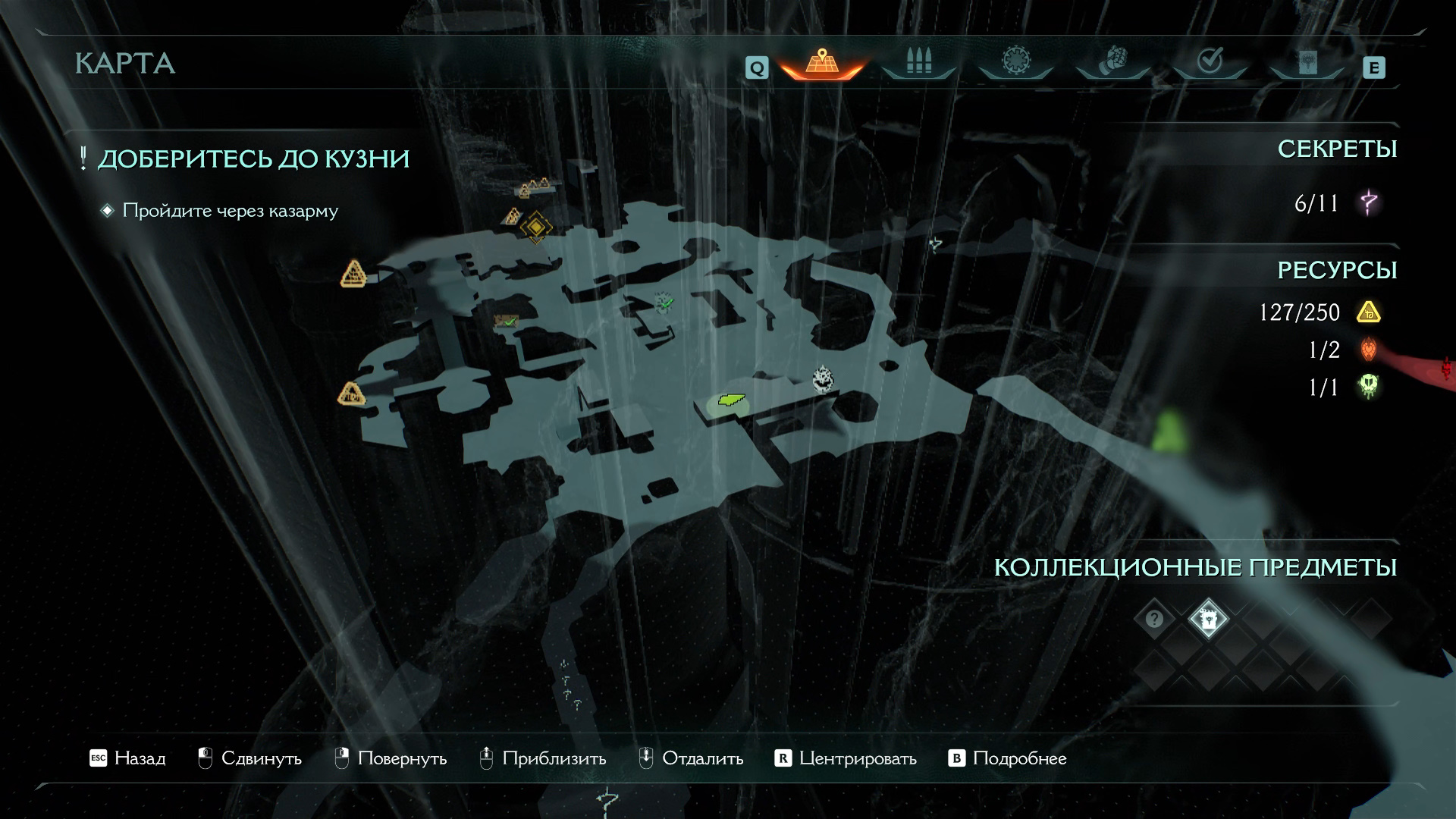Click the completed chest marker with checkmark

(x=506, y=322)
